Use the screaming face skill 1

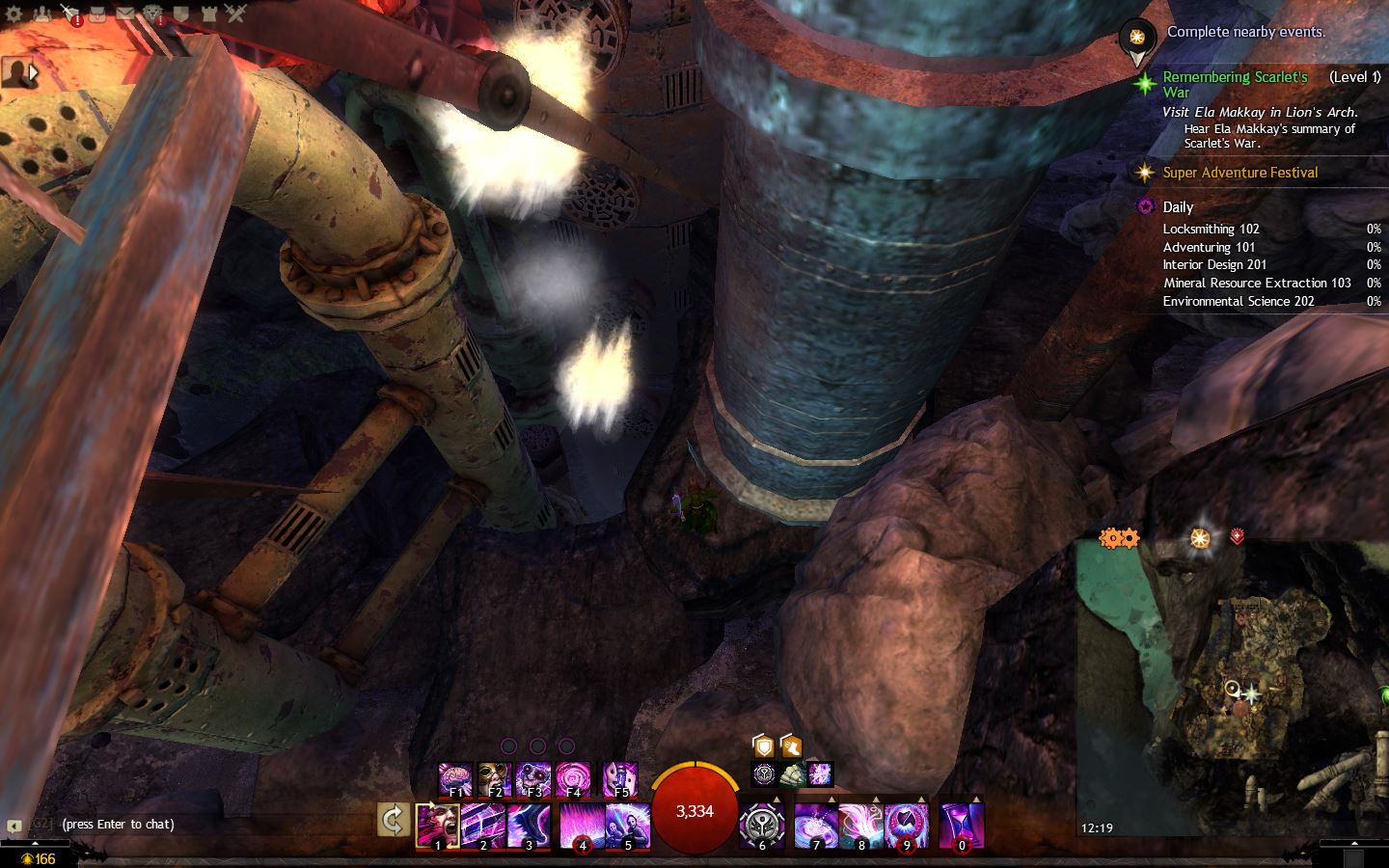coord(437,826)
